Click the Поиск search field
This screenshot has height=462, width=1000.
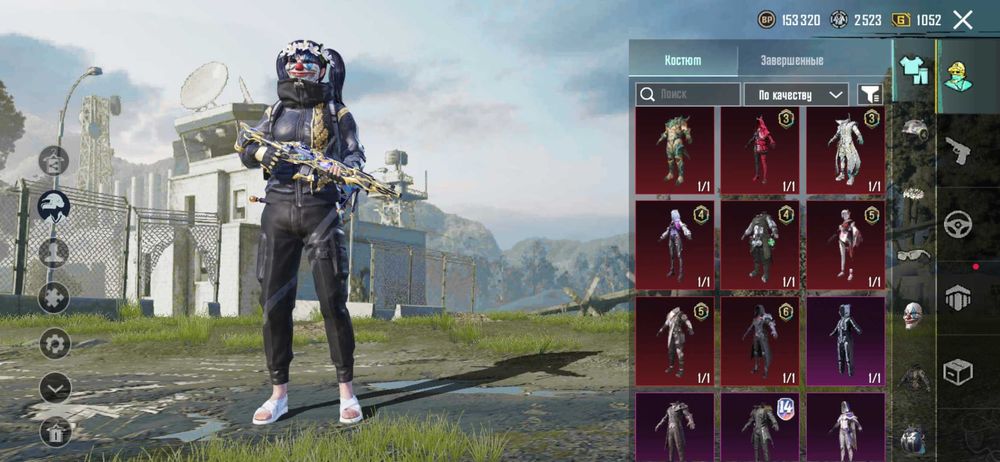pyautogui.click(x=688, y=94)
